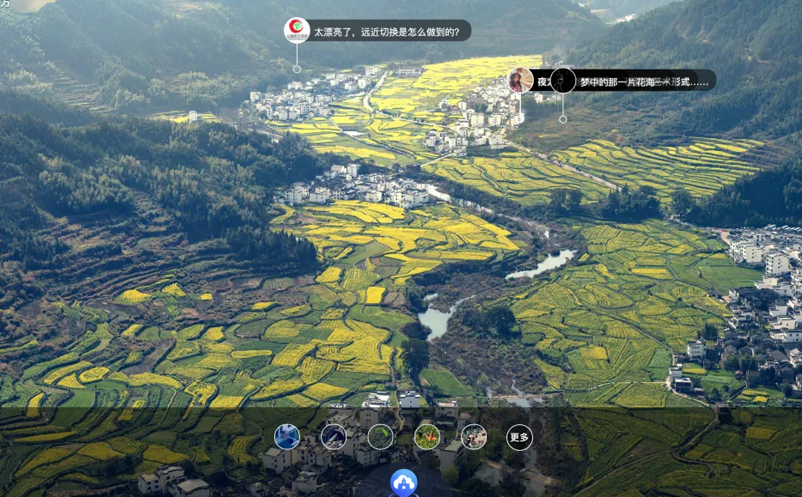The image size is (802, 497).
Task: Select the thumbnail next to the 更多 button
Action: [473, 436]
